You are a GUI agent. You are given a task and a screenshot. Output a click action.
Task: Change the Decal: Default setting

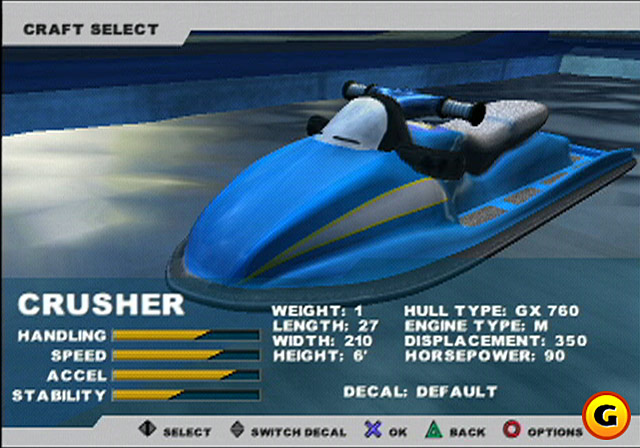(420, 390)
